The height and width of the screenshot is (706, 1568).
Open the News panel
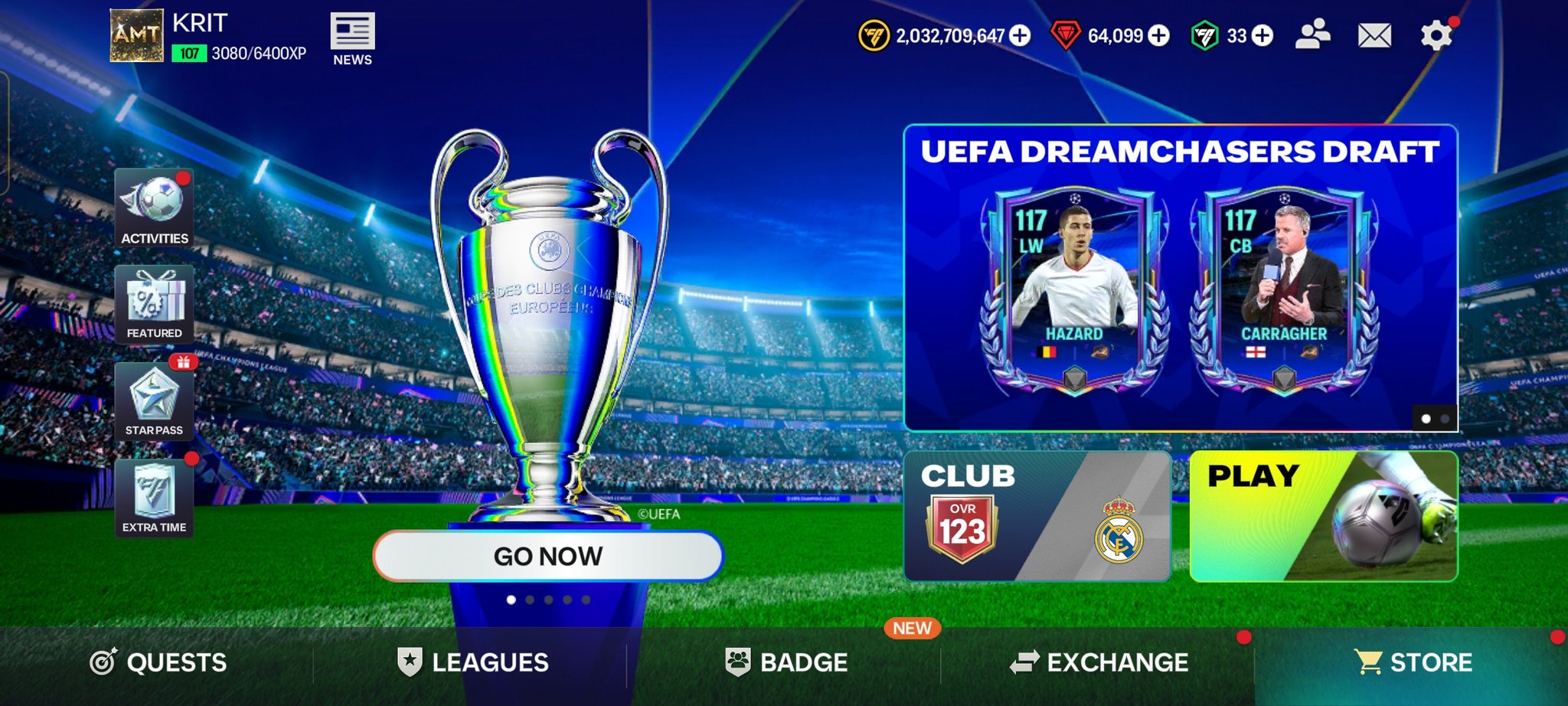pos(352,39)
